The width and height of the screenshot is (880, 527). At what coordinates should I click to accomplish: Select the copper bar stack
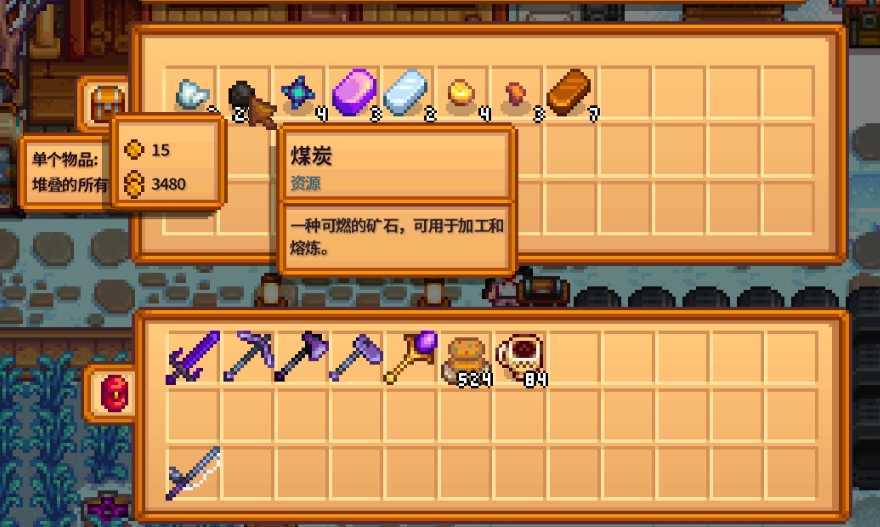(x=569, y=92)
